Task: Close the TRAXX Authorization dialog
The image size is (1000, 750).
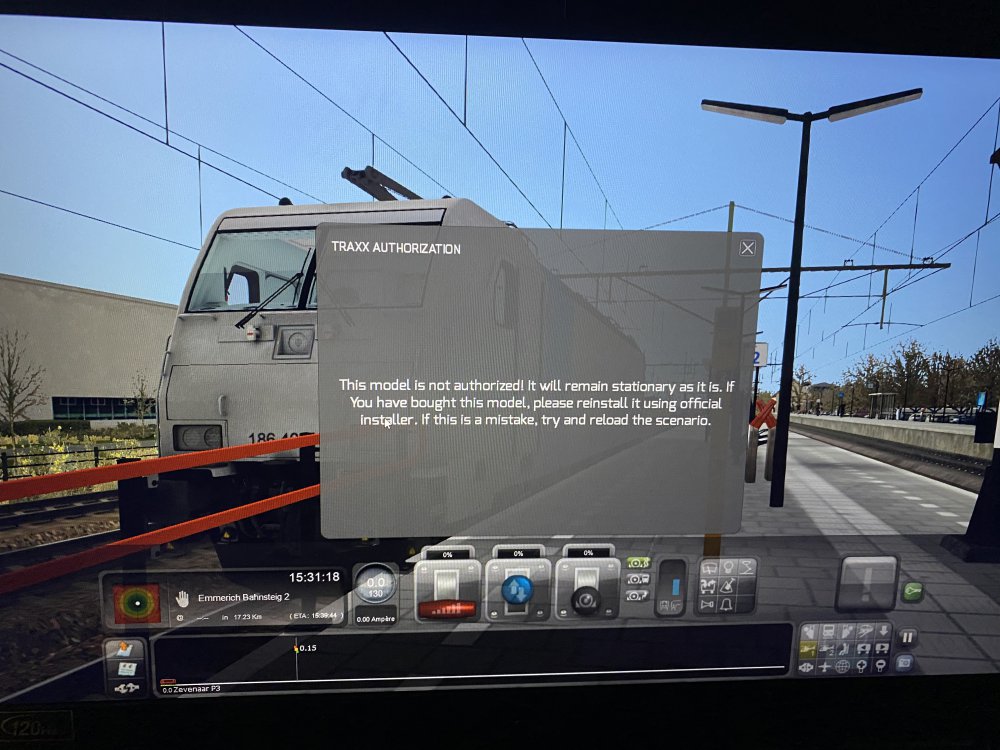Action: 747,248
